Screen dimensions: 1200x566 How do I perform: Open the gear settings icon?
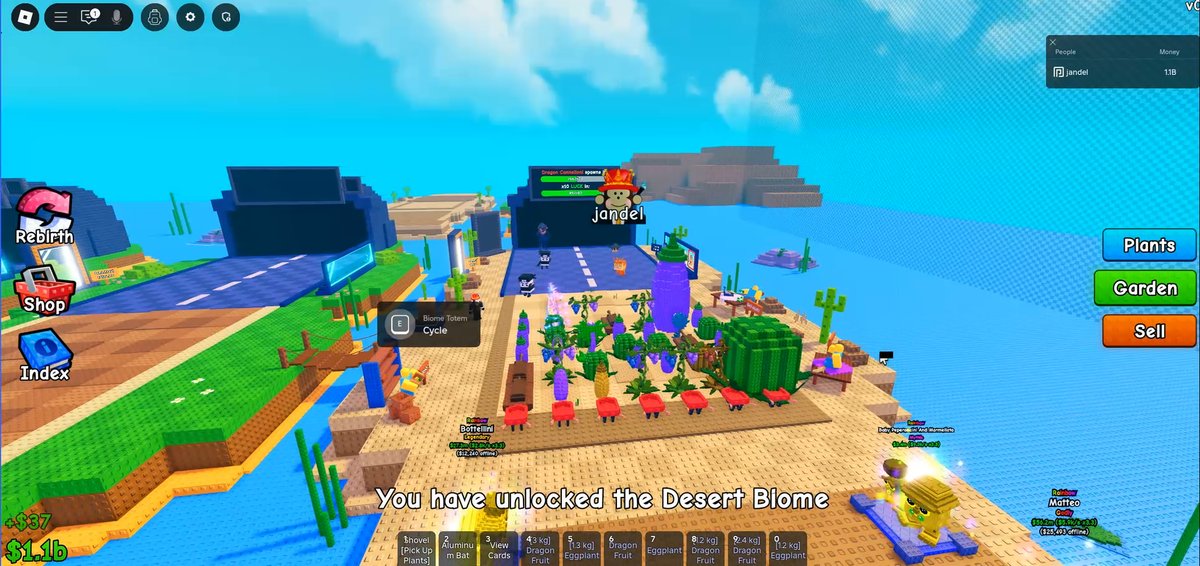(191, 17)
